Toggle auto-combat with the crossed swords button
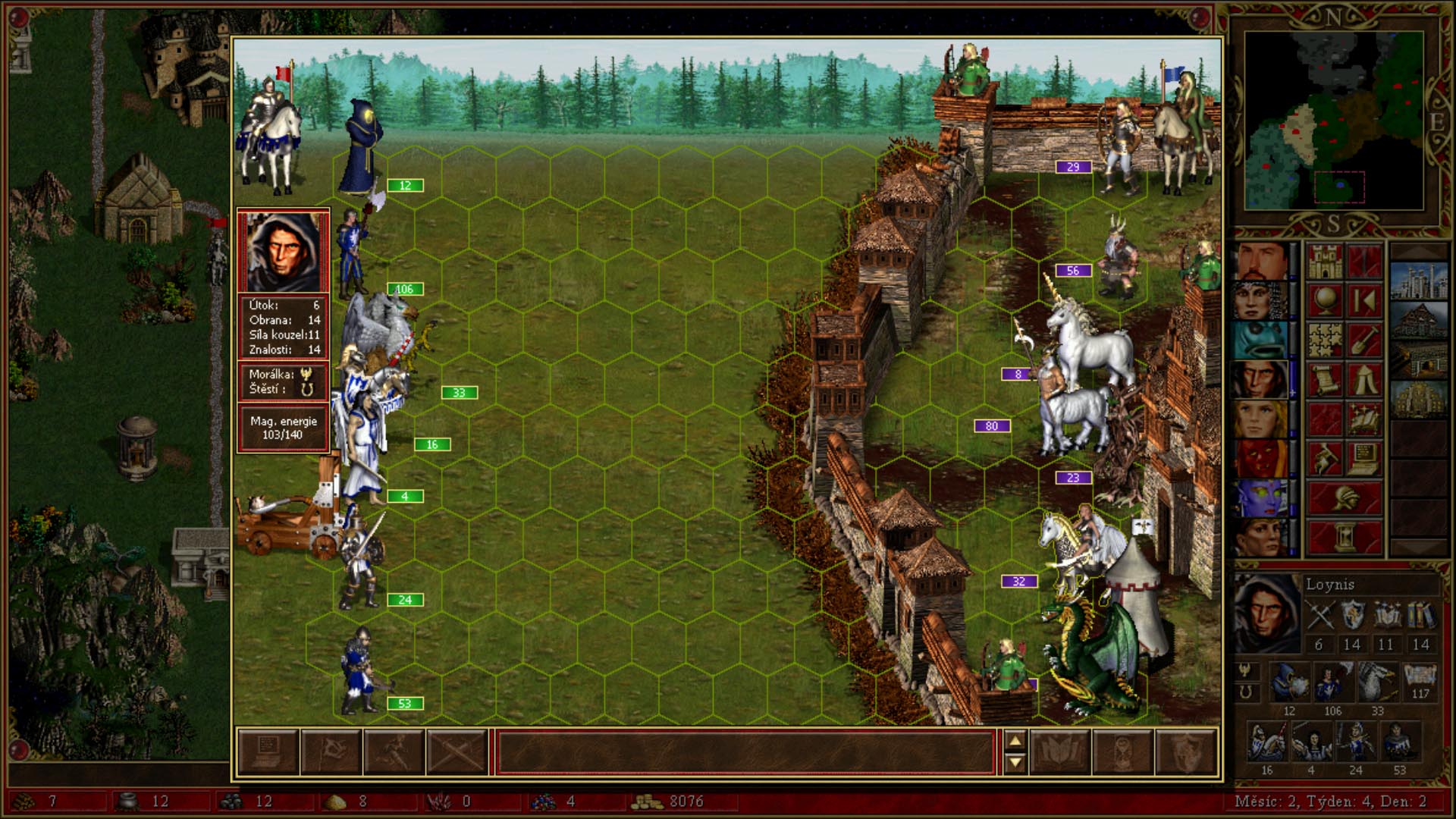 [457, 752]
